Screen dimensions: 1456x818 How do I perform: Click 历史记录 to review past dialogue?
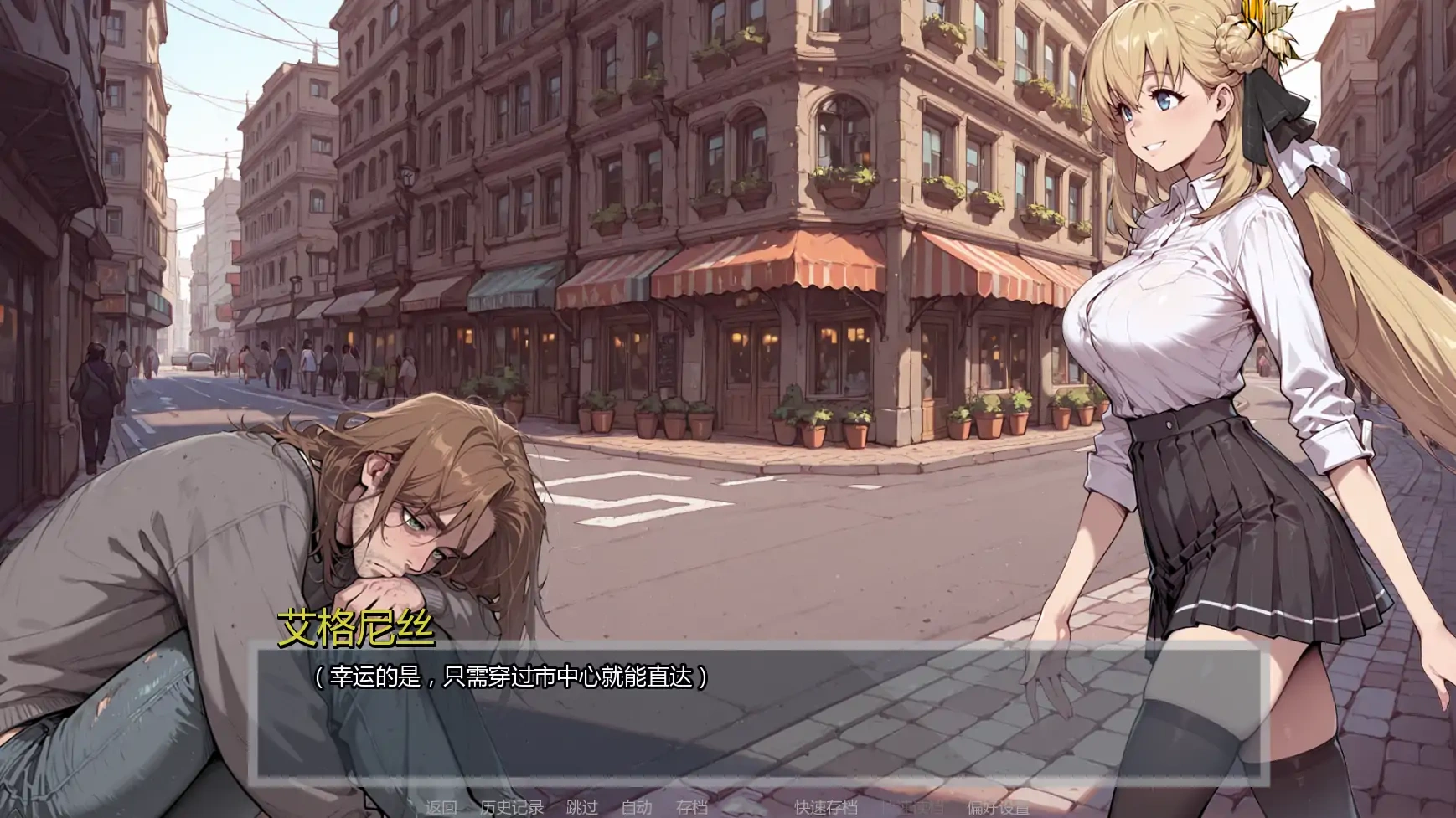click(x=512, y=809)
